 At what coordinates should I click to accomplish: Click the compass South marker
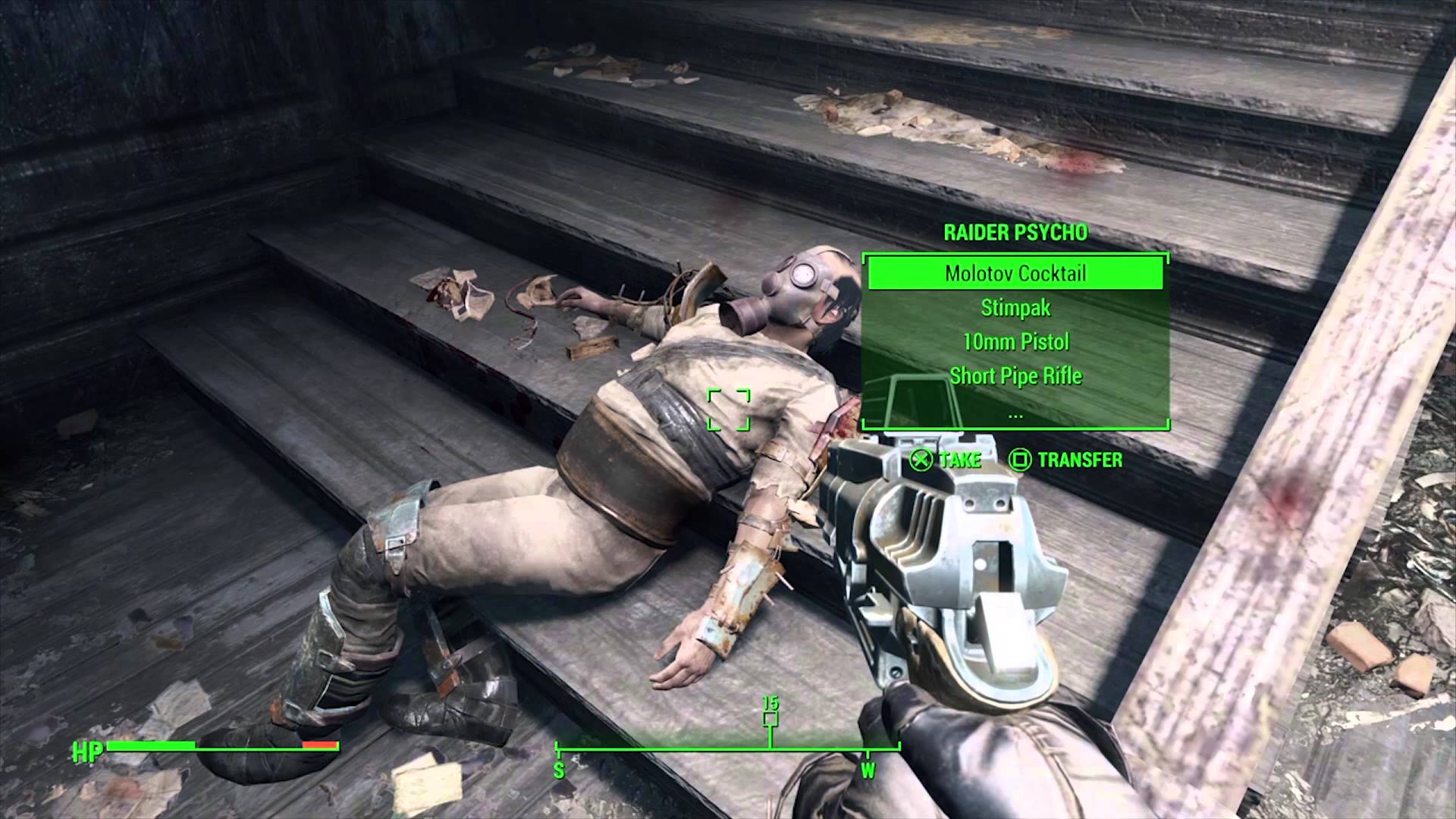pyautogui.click(x=559, y=767)
